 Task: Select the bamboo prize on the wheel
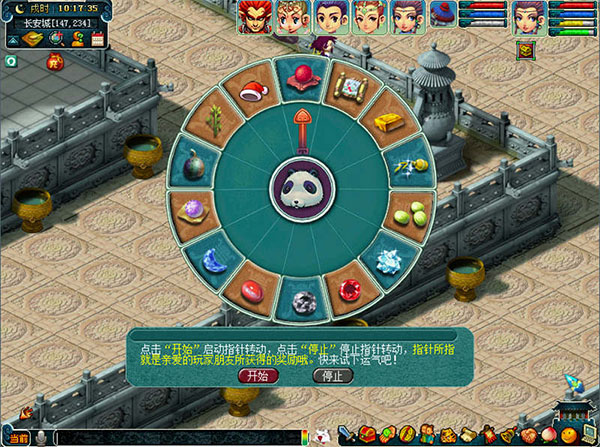[x=214, y=124]
